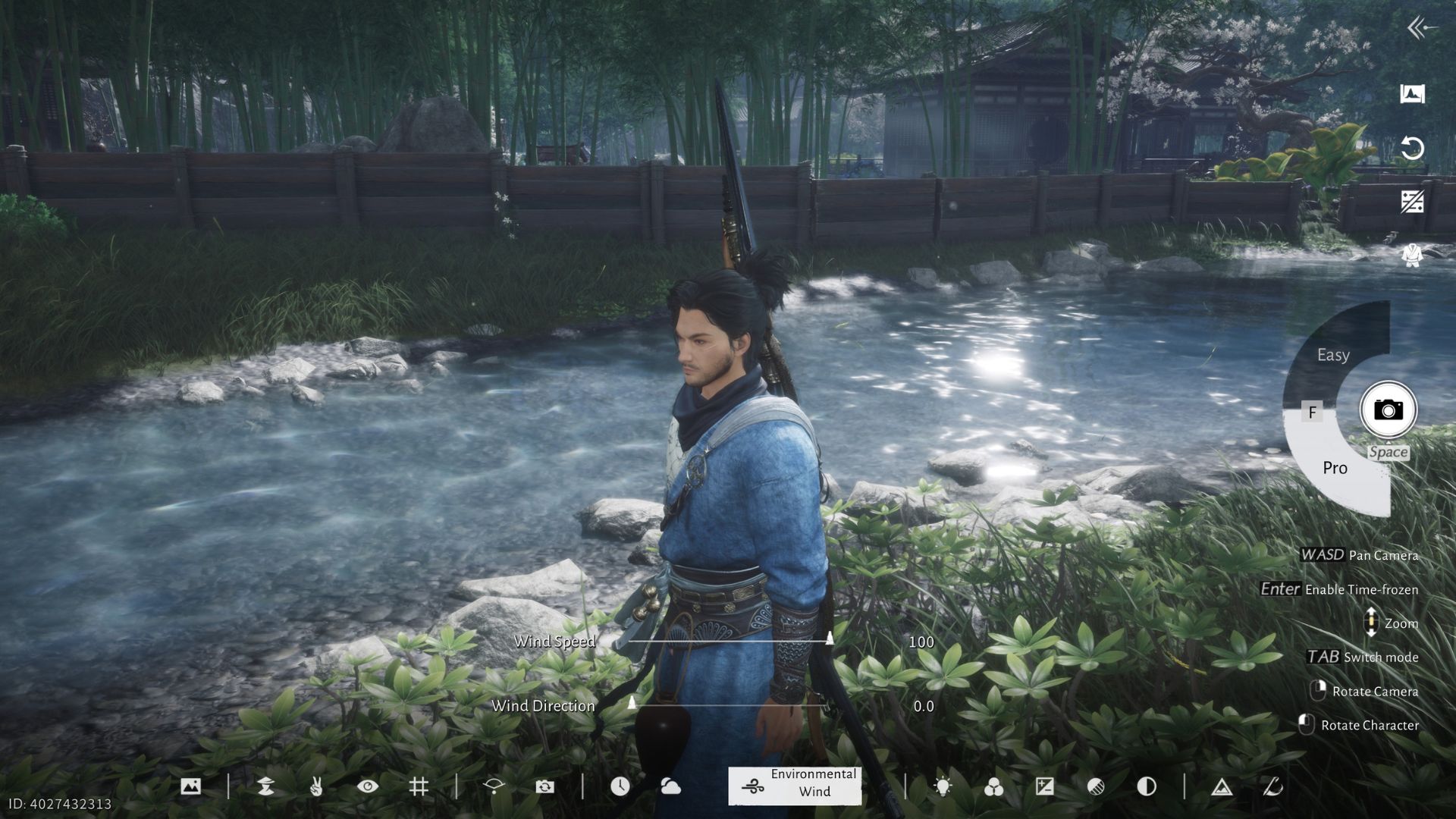Collapse the photo mode UI with the chevron
This screenshot has width=1456, height=819.
[x=1415, y=27]
